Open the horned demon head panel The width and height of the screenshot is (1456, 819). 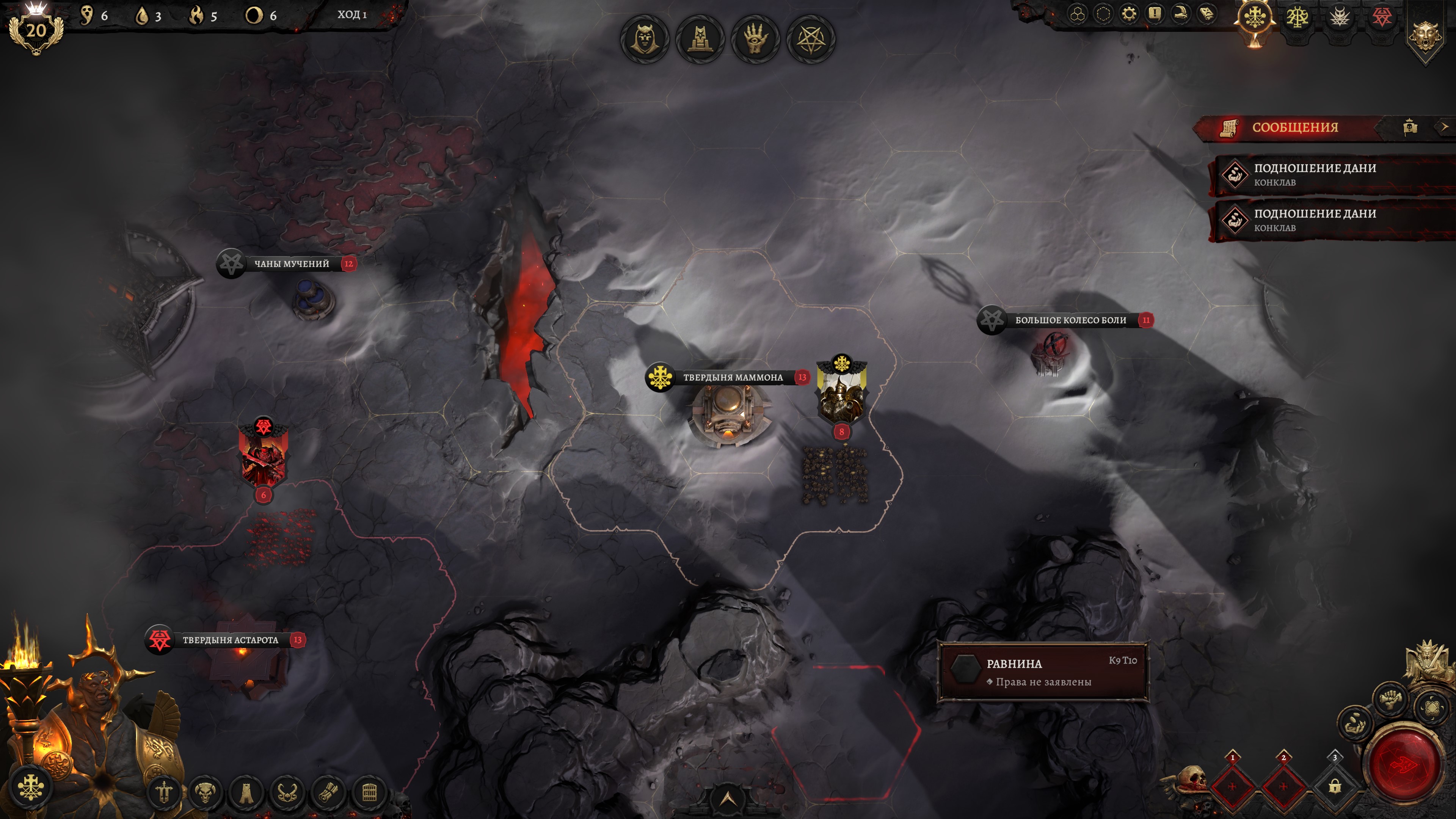(x=644, y=39)
